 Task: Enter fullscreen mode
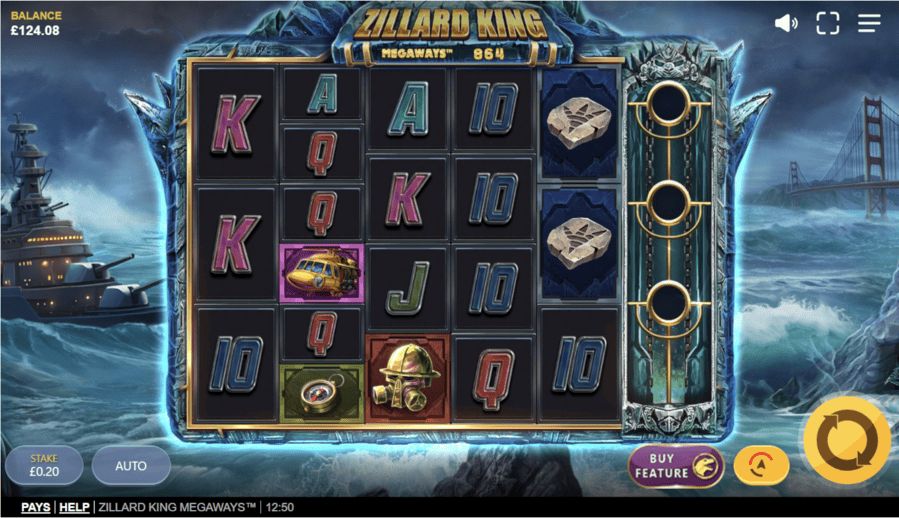(827, 23)
